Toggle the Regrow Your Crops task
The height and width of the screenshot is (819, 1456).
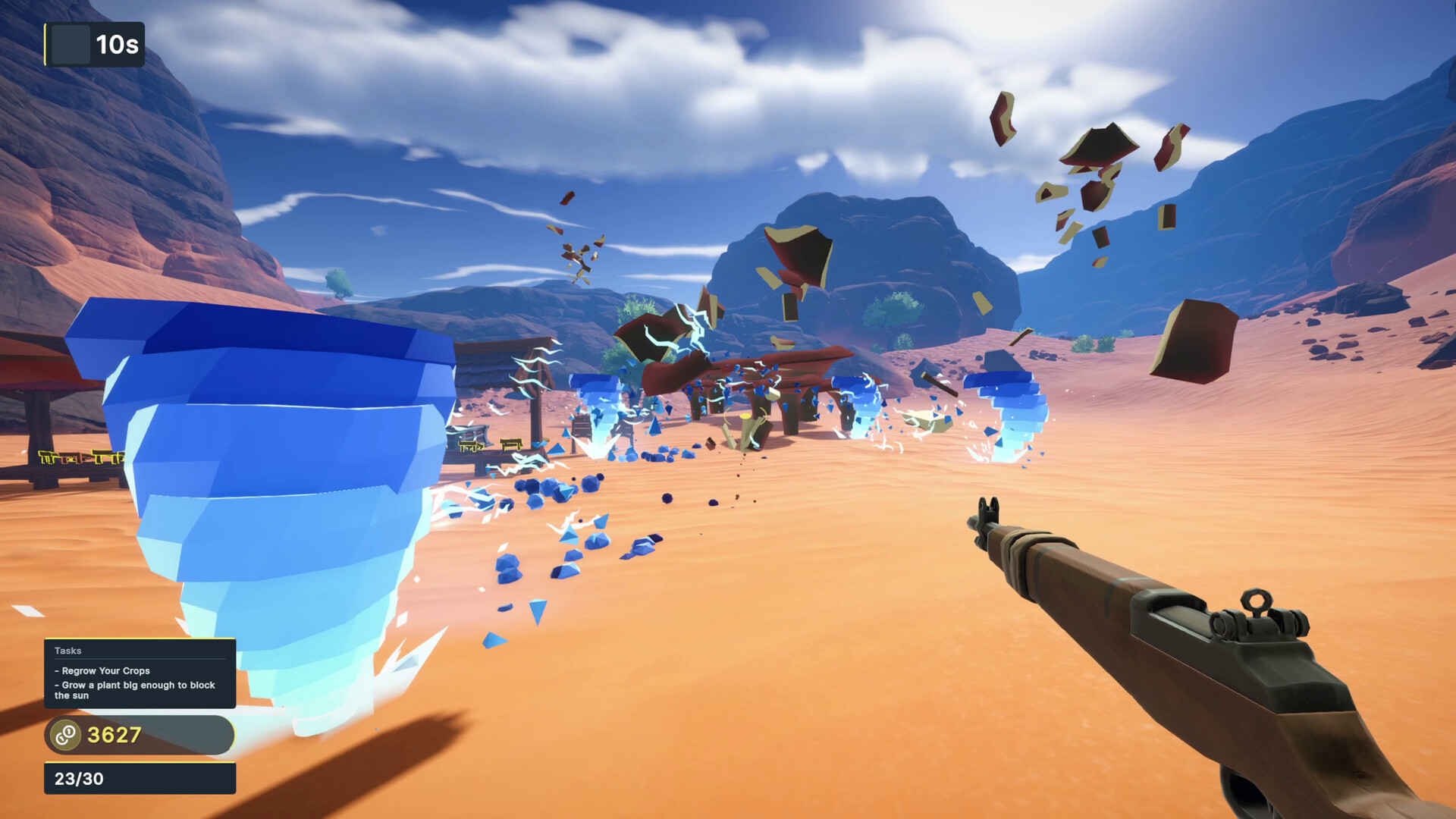pos(102,670)
